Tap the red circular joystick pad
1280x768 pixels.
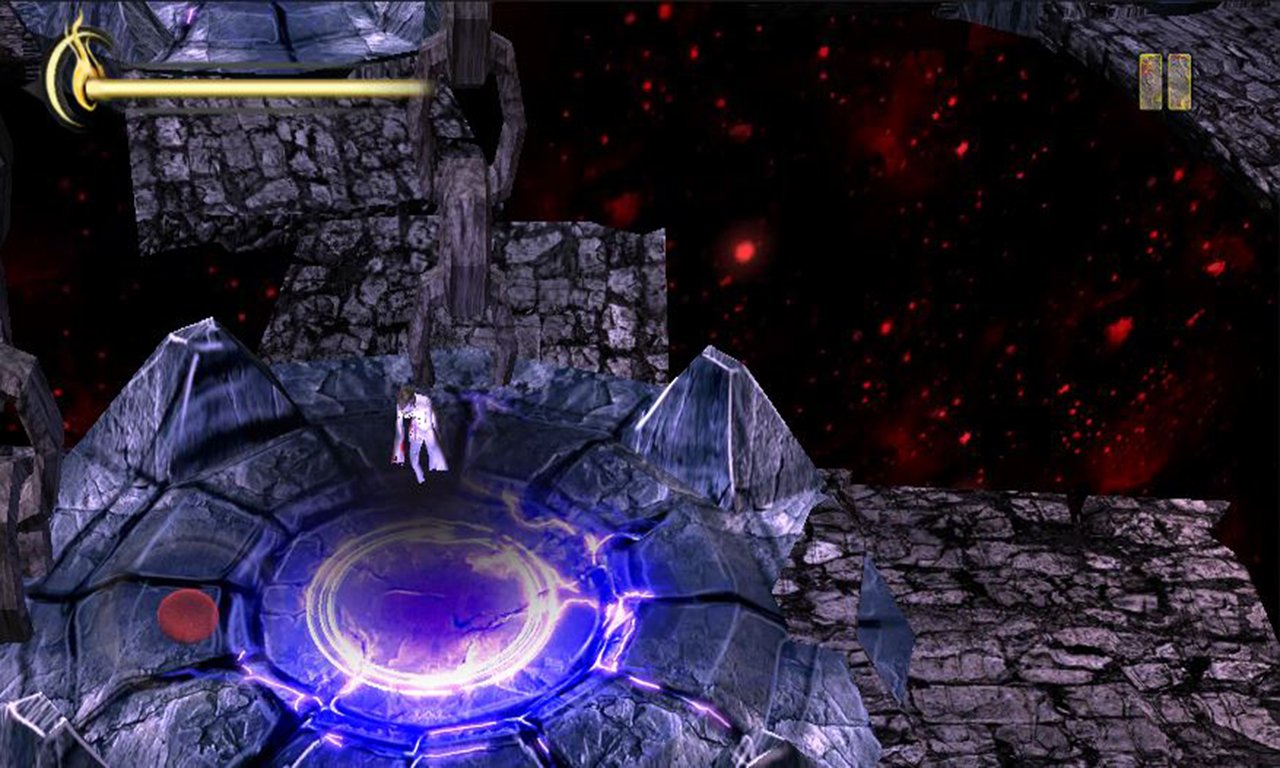(188, 615)
